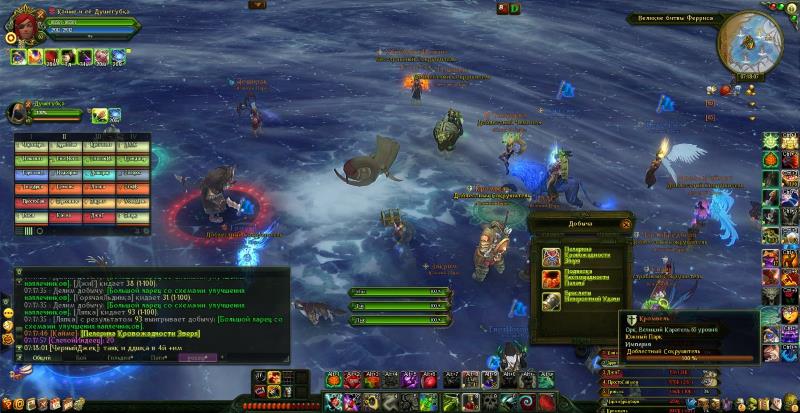Switch raid frame to group II column

click(64, 136)
